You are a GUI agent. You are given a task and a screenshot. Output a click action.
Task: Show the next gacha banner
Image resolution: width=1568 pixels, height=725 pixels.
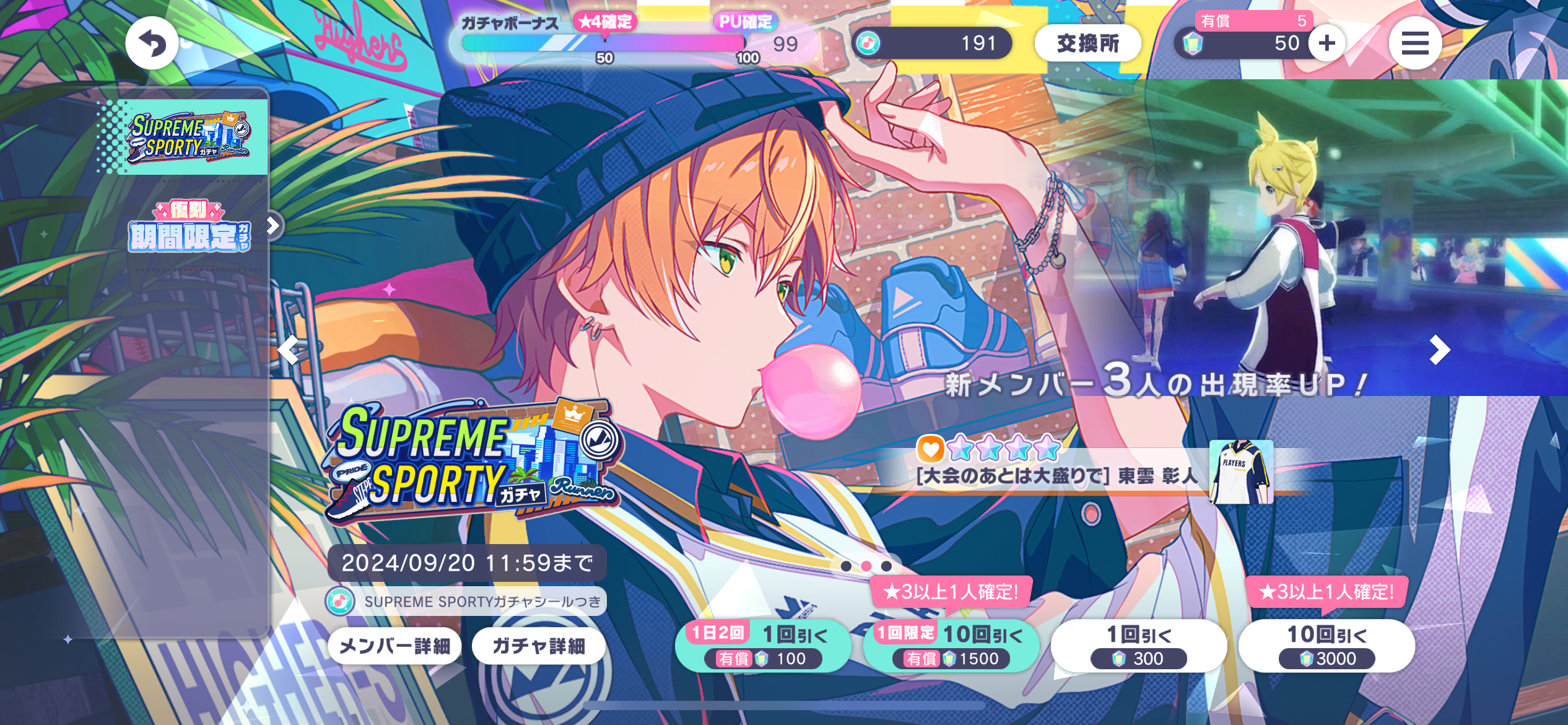pos(1439,350)
